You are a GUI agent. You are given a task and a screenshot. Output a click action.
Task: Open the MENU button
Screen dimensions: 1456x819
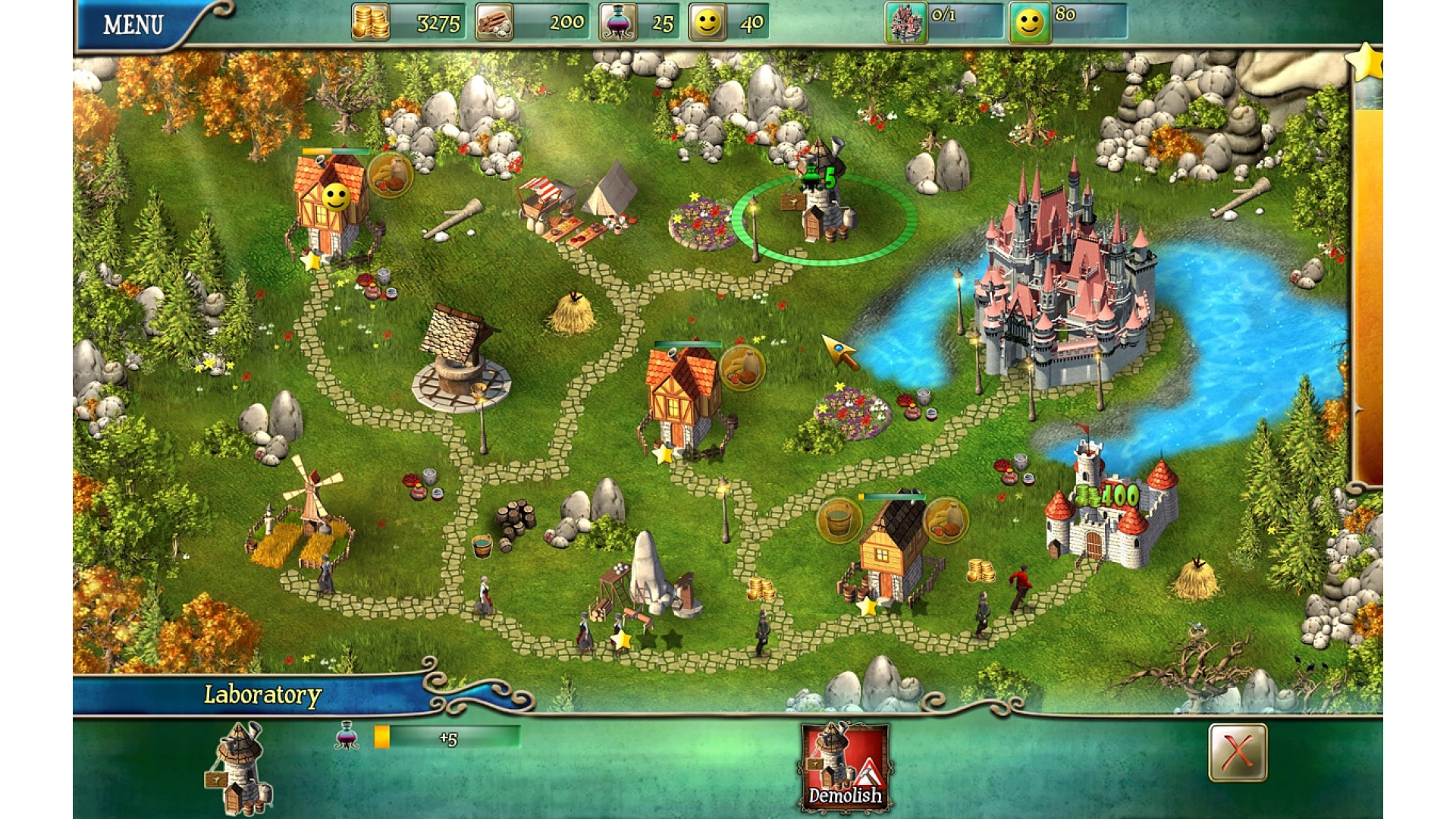tap(133, 25)
